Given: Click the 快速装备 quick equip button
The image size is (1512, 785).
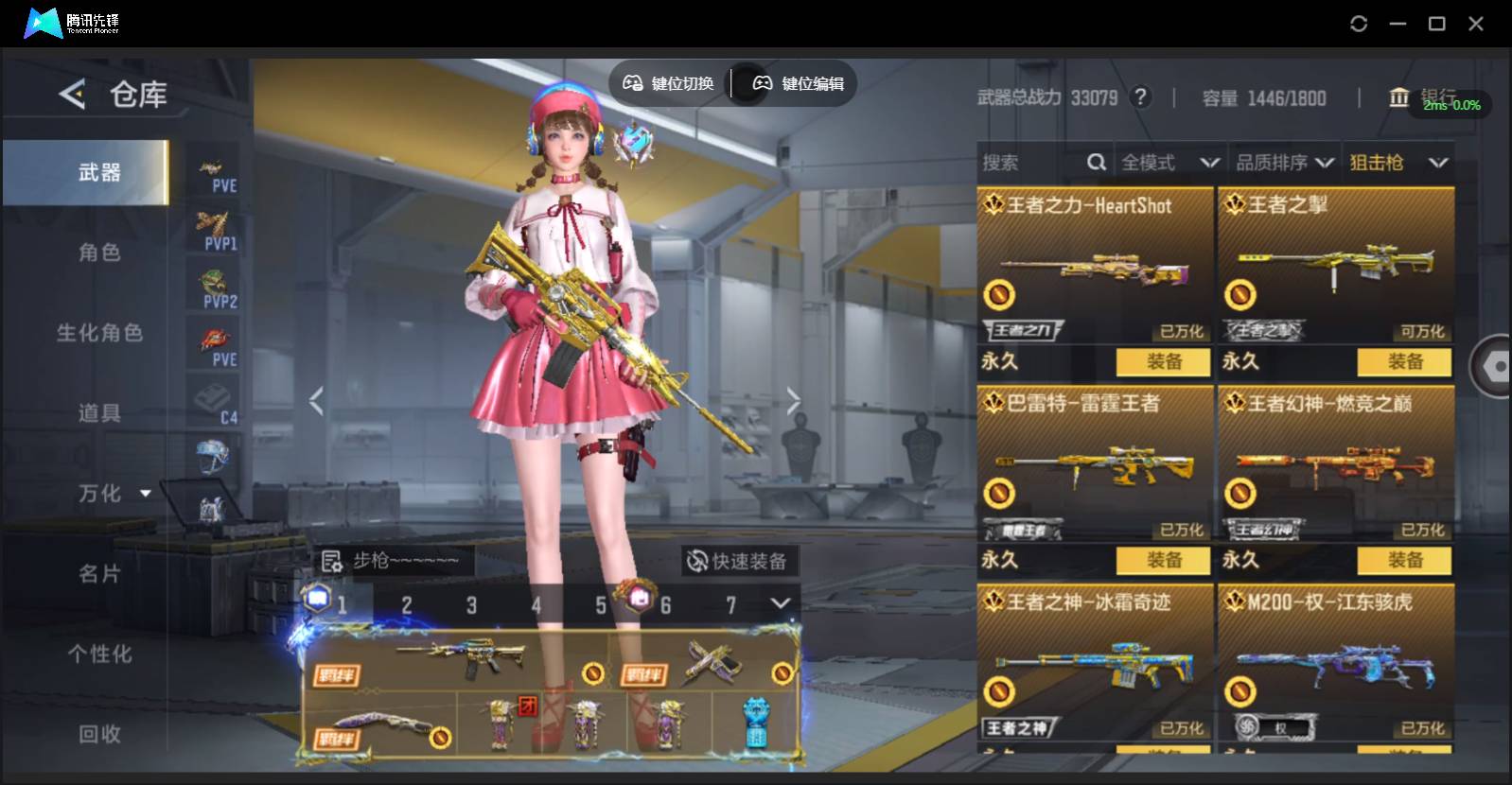Looking at the screenshot, I should (x=737, y=562).
